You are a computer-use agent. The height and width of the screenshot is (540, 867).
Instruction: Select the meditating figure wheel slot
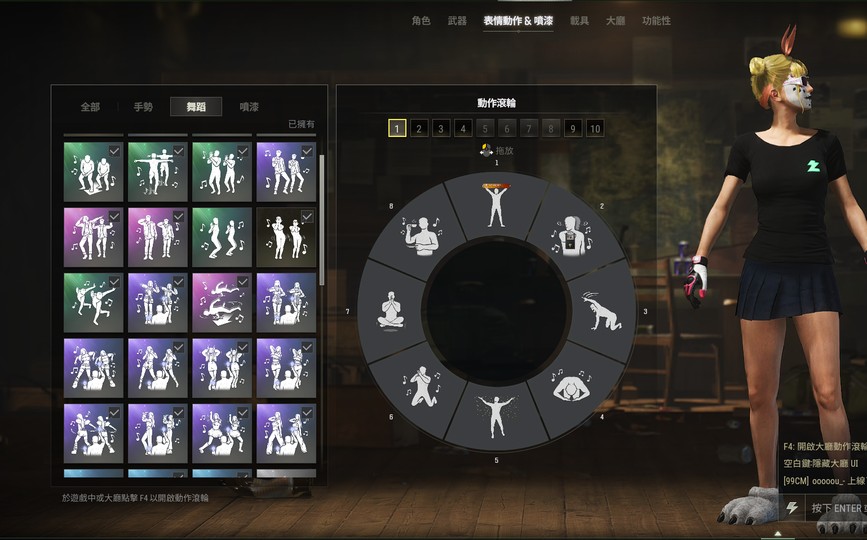click(388, 310)
